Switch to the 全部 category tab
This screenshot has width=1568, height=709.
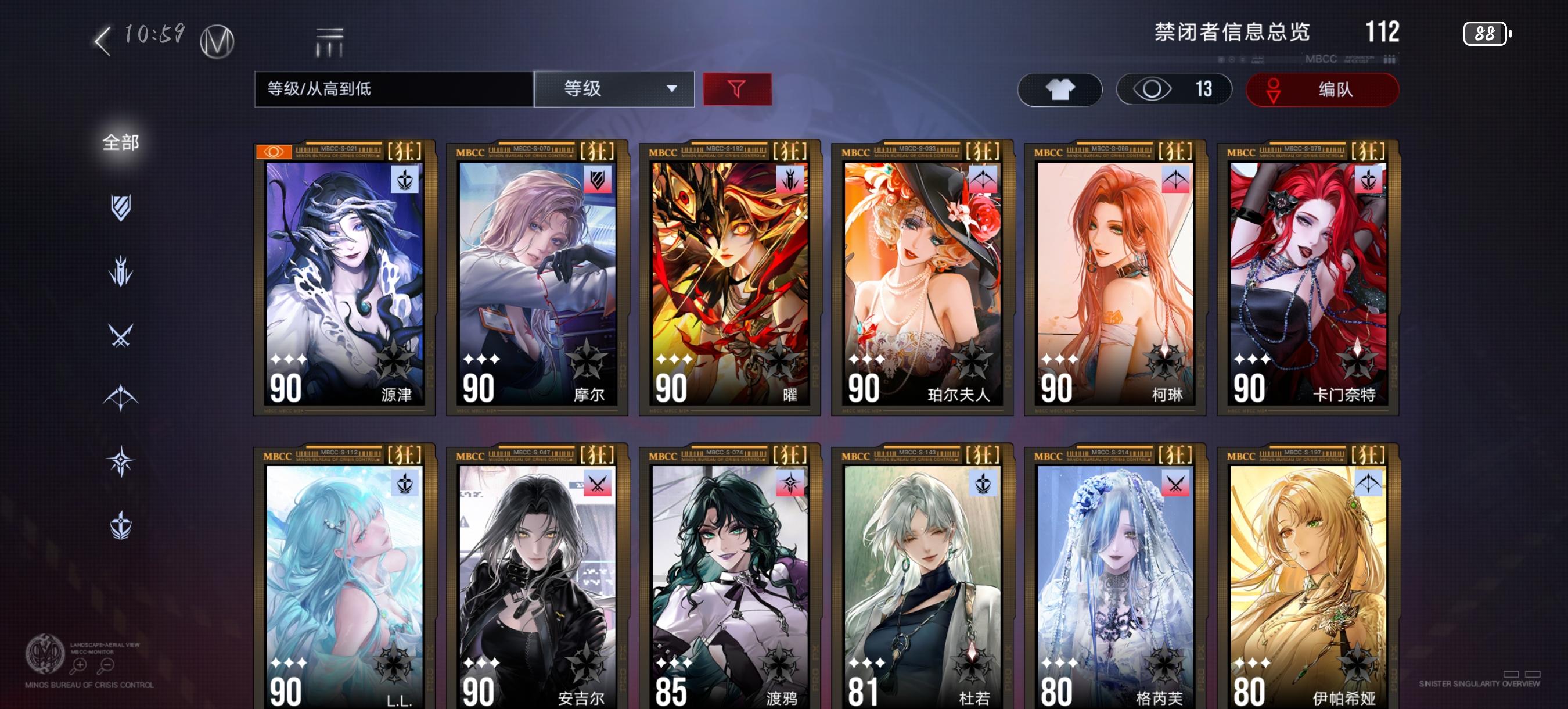point(121,141)
